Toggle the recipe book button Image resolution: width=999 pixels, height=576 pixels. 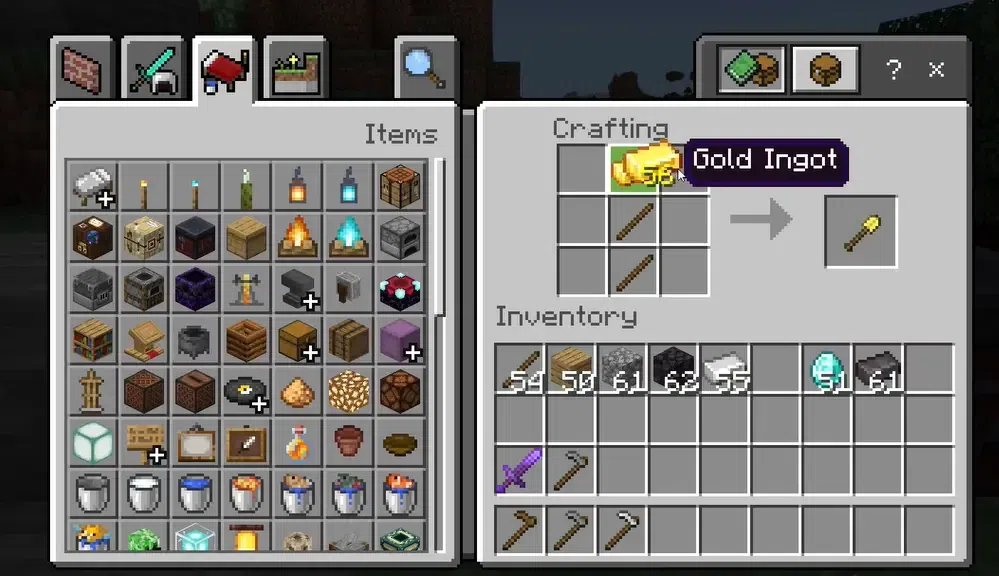coord(752,69)
